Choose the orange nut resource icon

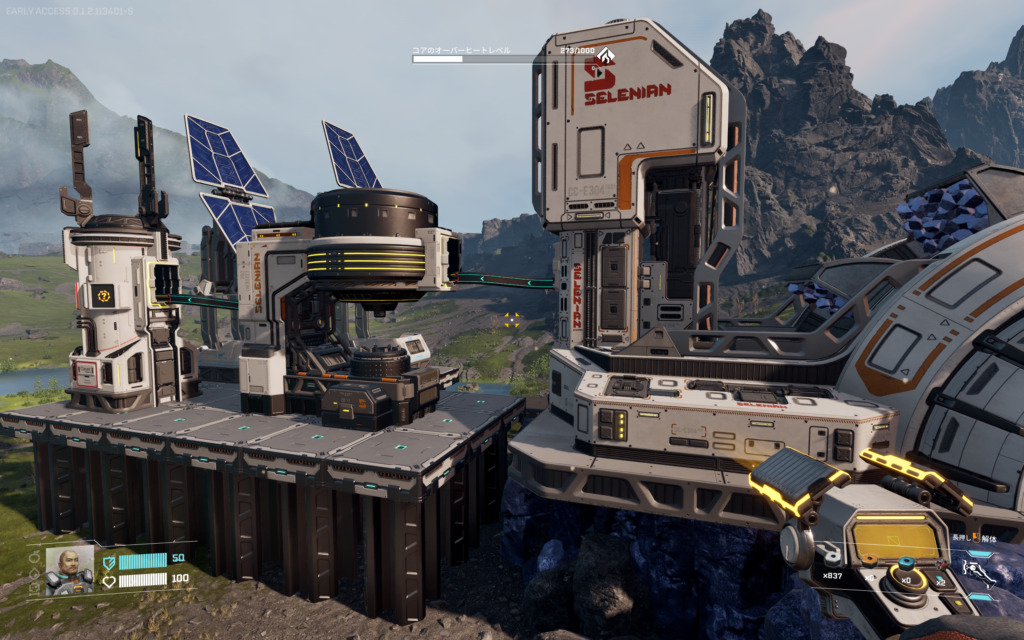coord(870,561)
